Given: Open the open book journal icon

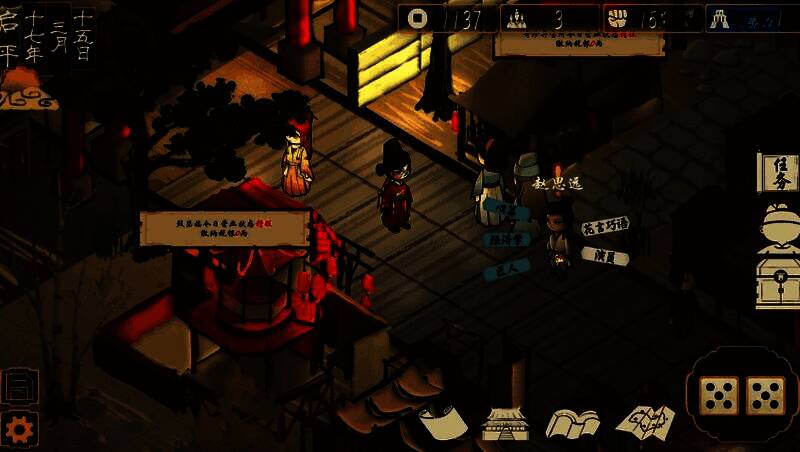Looking at the screenshot, I should (x=572, y=423).
